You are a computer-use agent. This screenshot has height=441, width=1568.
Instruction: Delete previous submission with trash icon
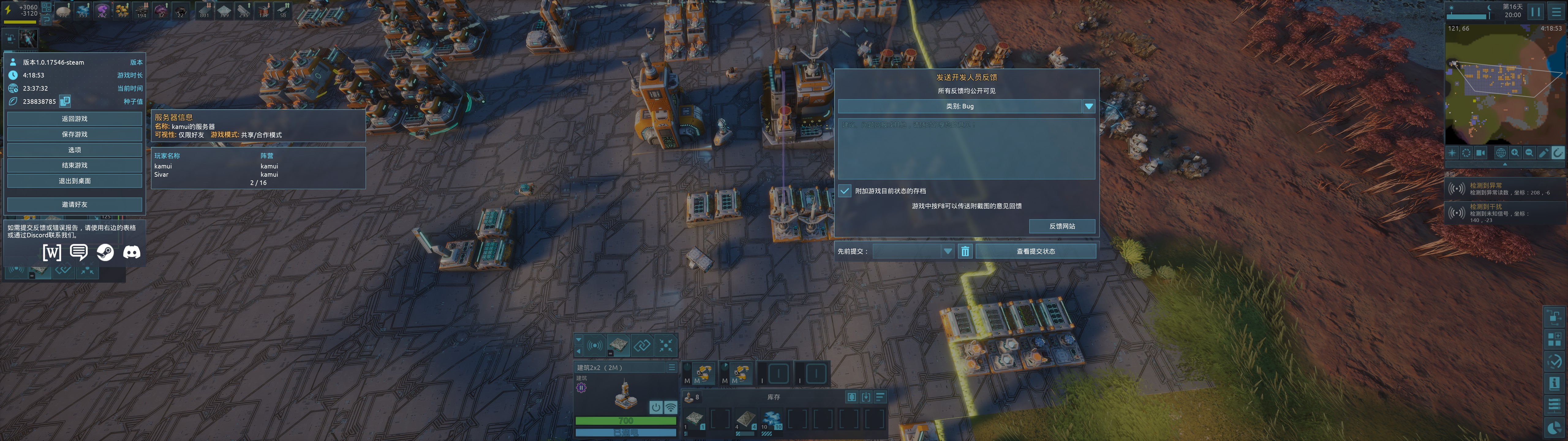tap(965, 251)
